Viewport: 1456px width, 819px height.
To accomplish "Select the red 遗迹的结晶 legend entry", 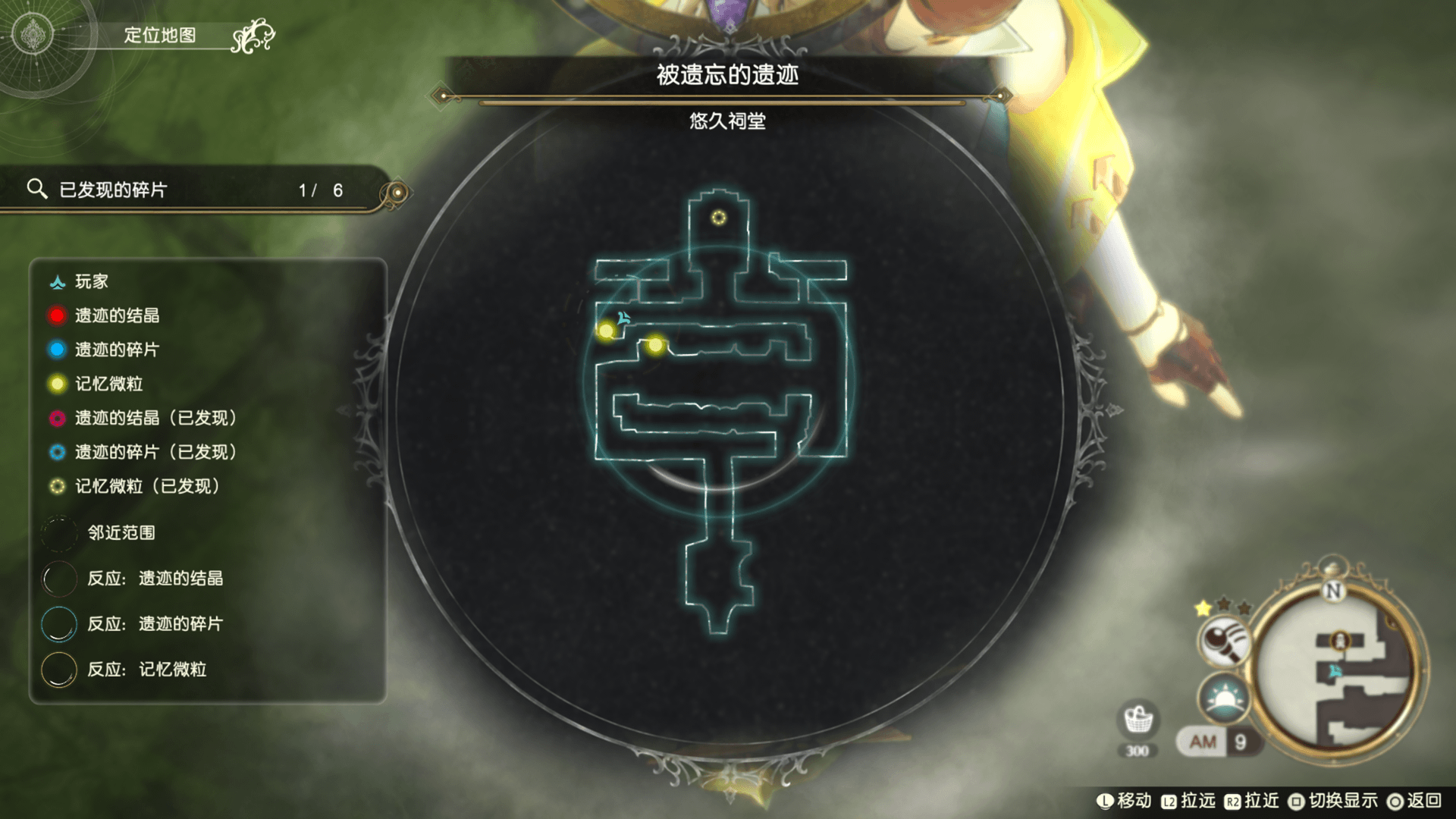I will (116, 315).
